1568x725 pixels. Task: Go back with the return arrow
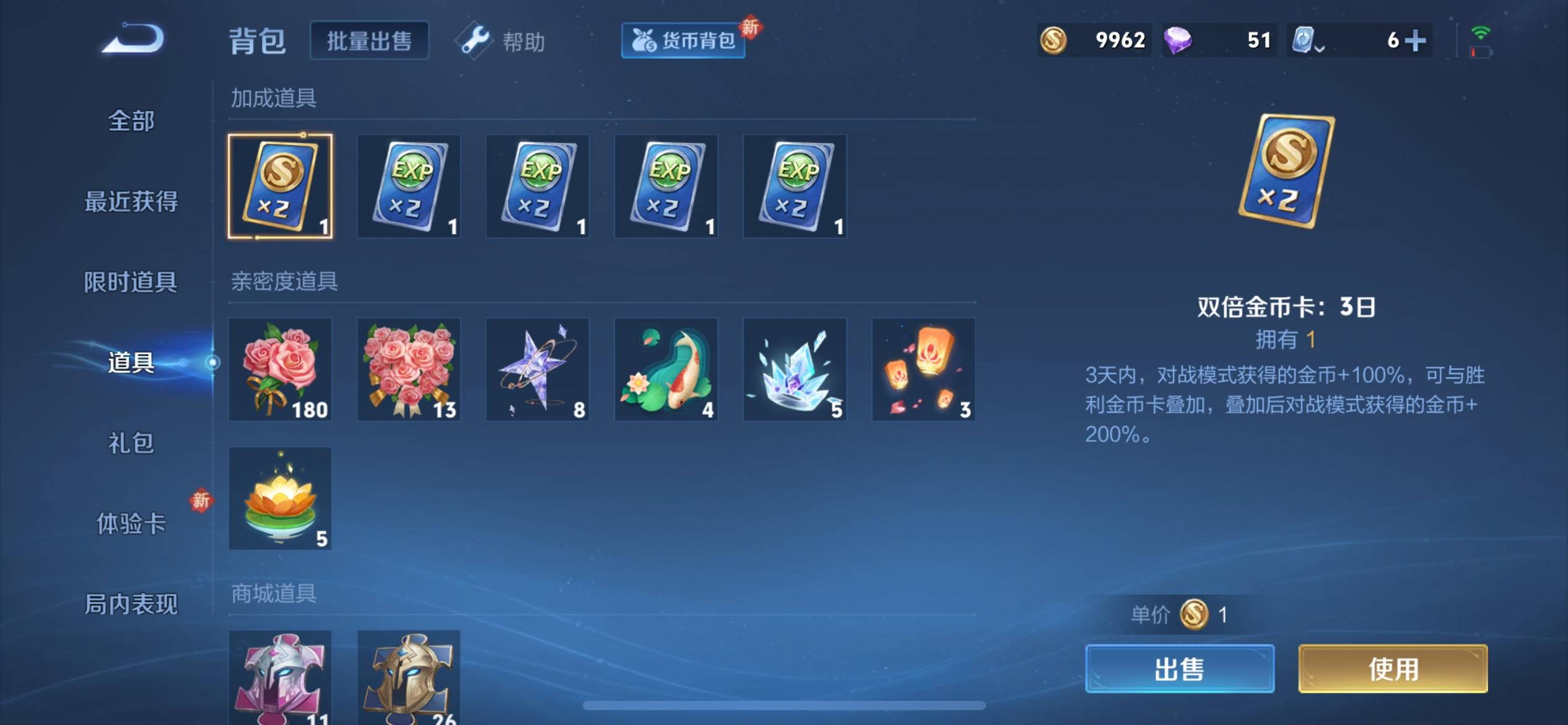coord(133,40)
